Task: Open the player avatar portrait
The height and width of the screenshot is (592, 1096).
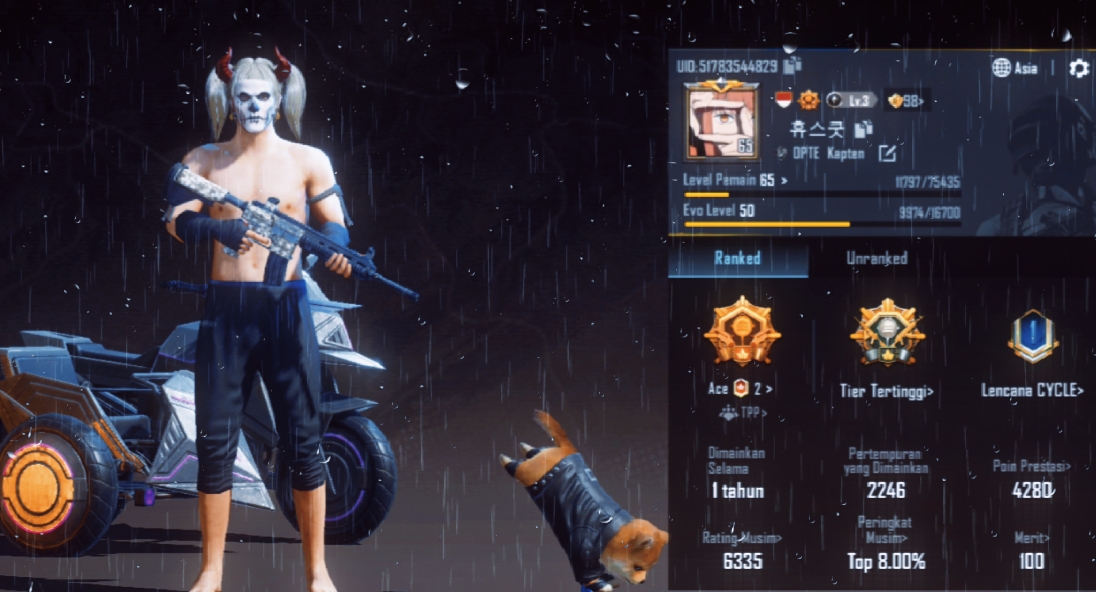Action: (x=719, y=120)
